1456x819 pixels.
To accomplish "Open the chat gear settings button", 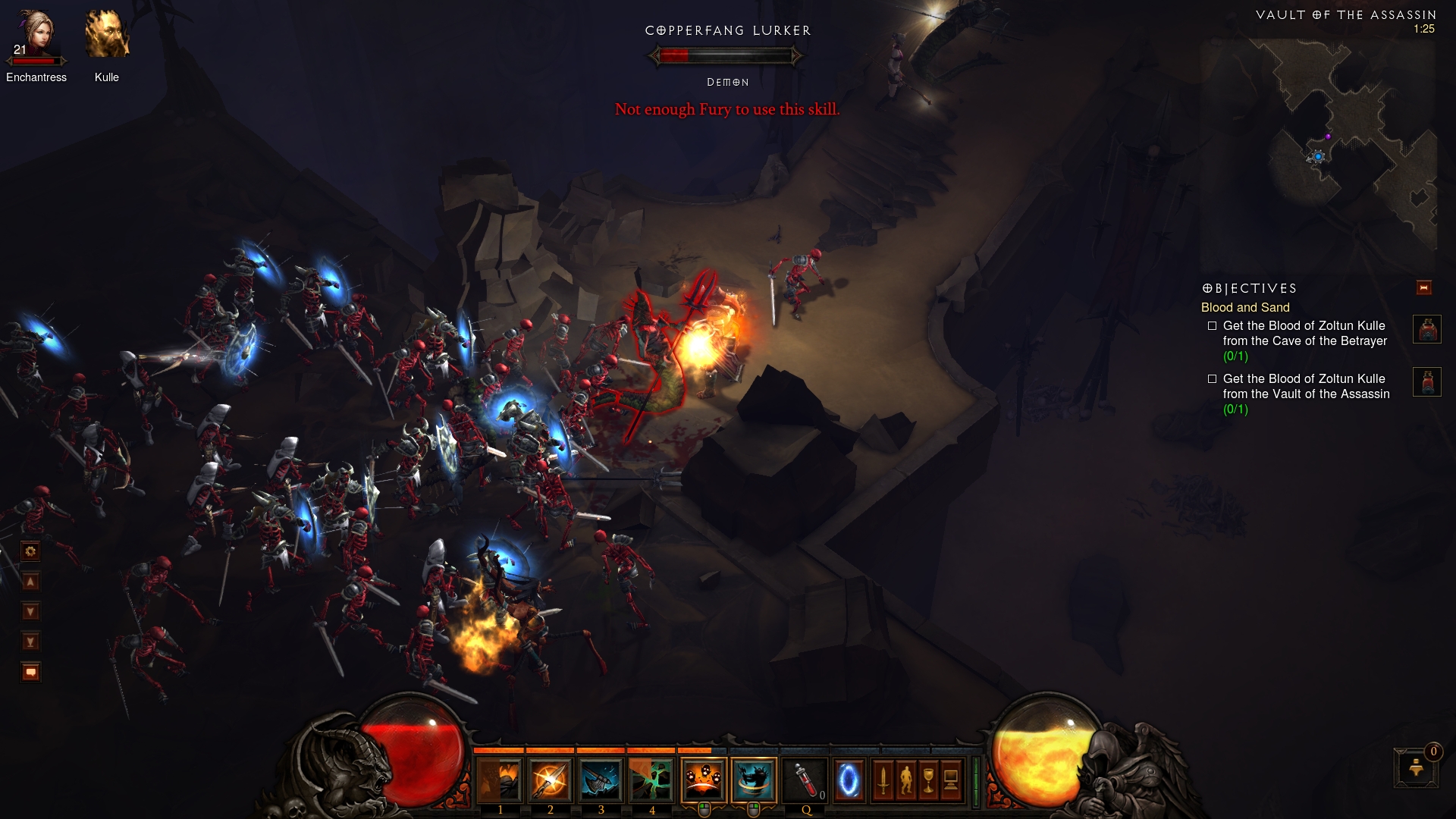I will click(x=30, y=551).
